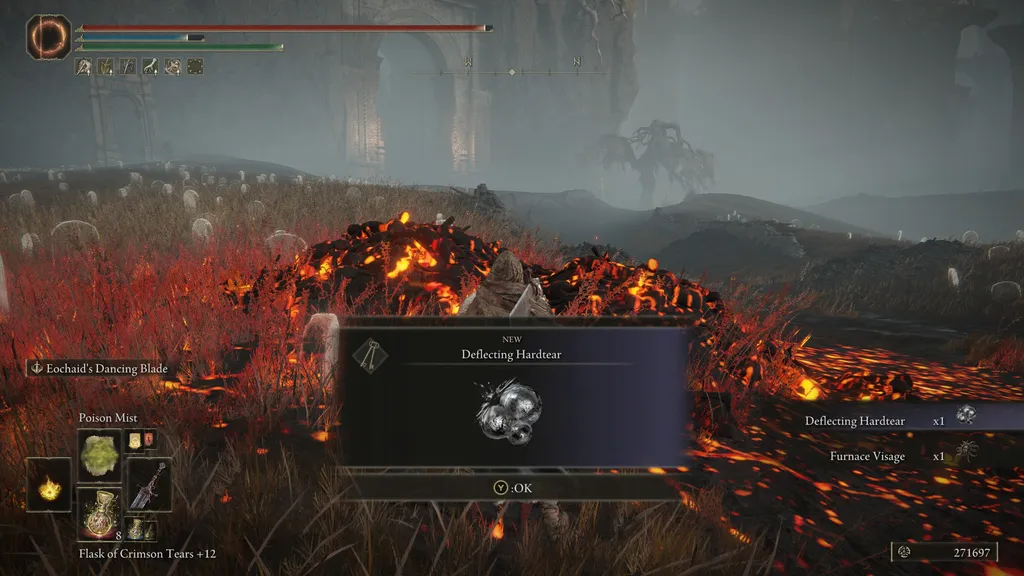This screenshot has width=1024, height=576.
Task: Use the Flask of Crimson Tears slot
Action: click(100, 514)
